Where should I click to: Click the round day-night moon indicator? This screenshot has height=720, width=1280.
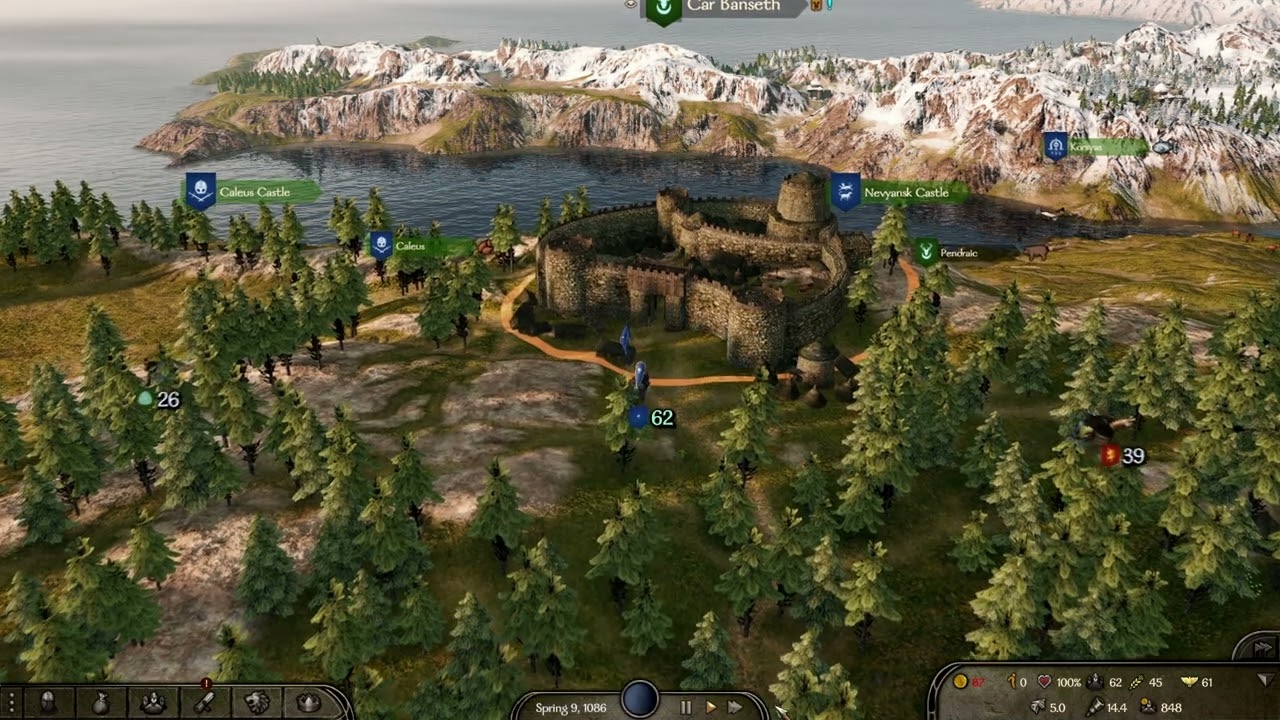coord(640,699)
